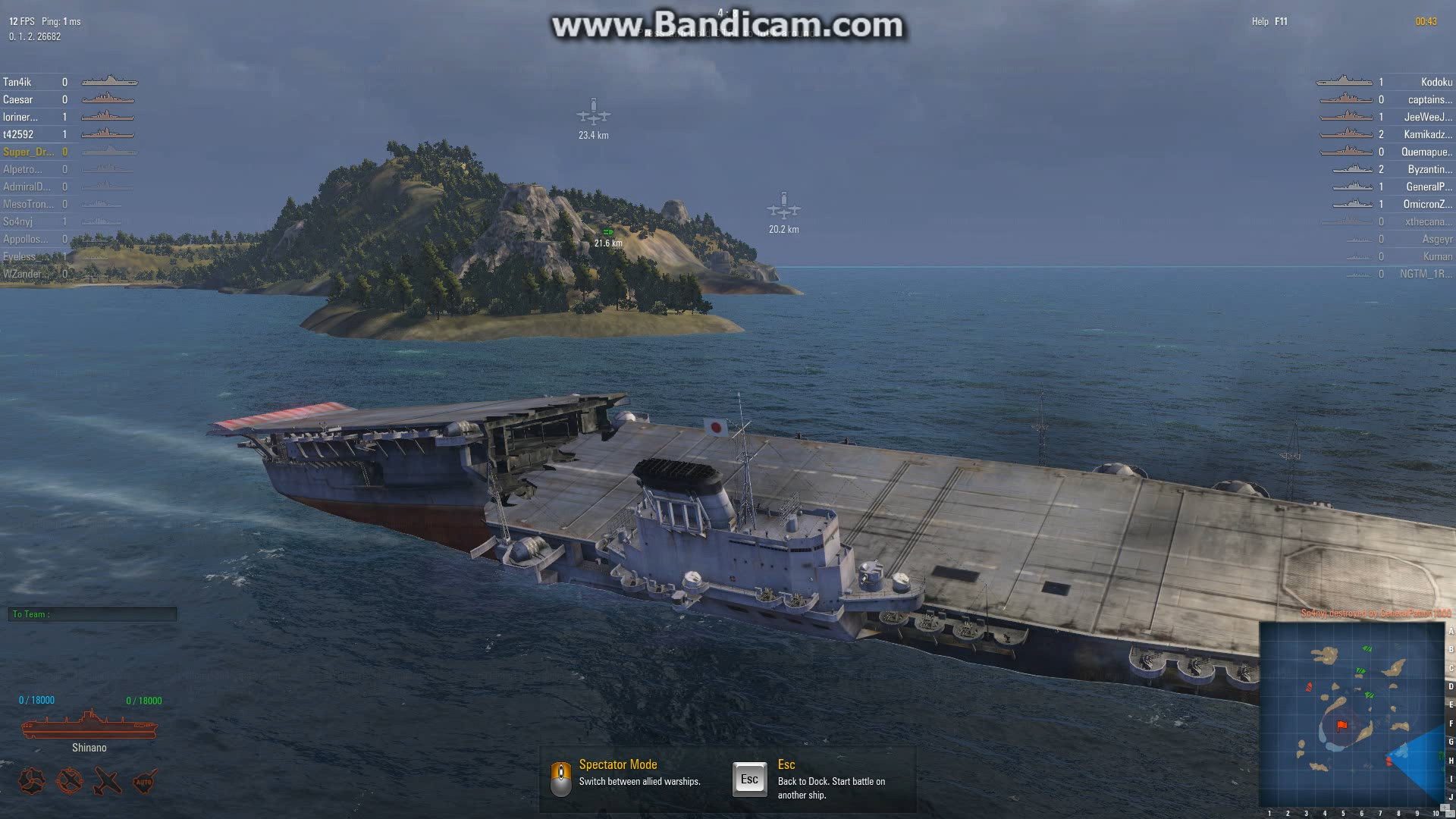
Task: Pick t42592 in the allied player list
Action: coord(18,134)
